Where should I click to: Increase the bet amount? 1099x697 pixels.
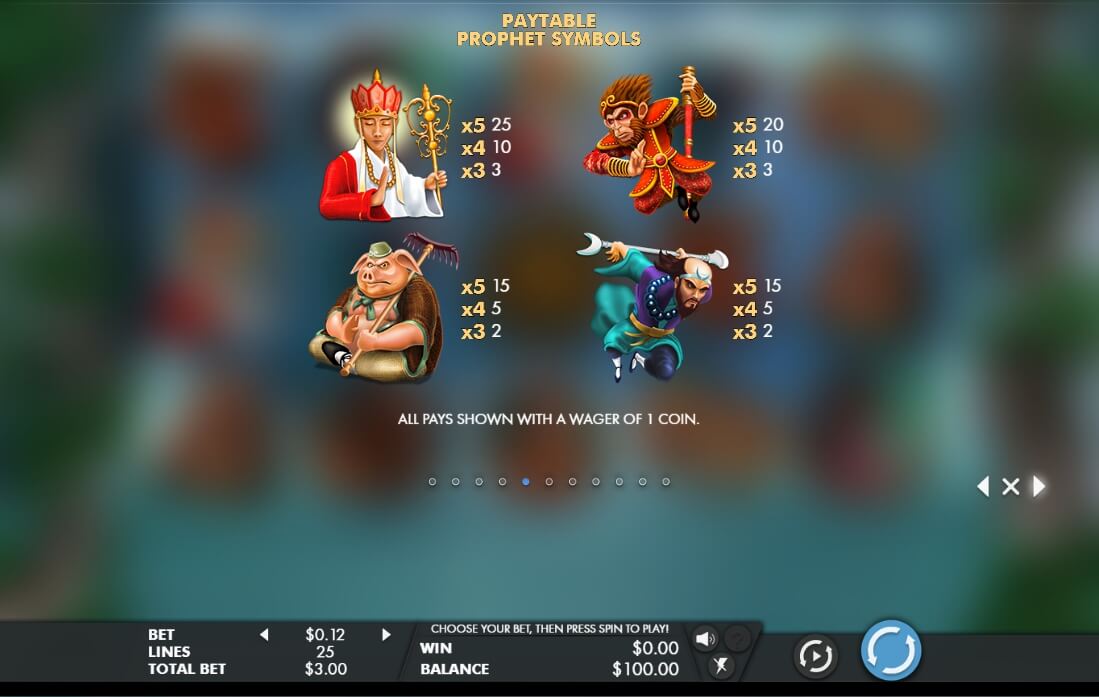(x=386, y=635)
